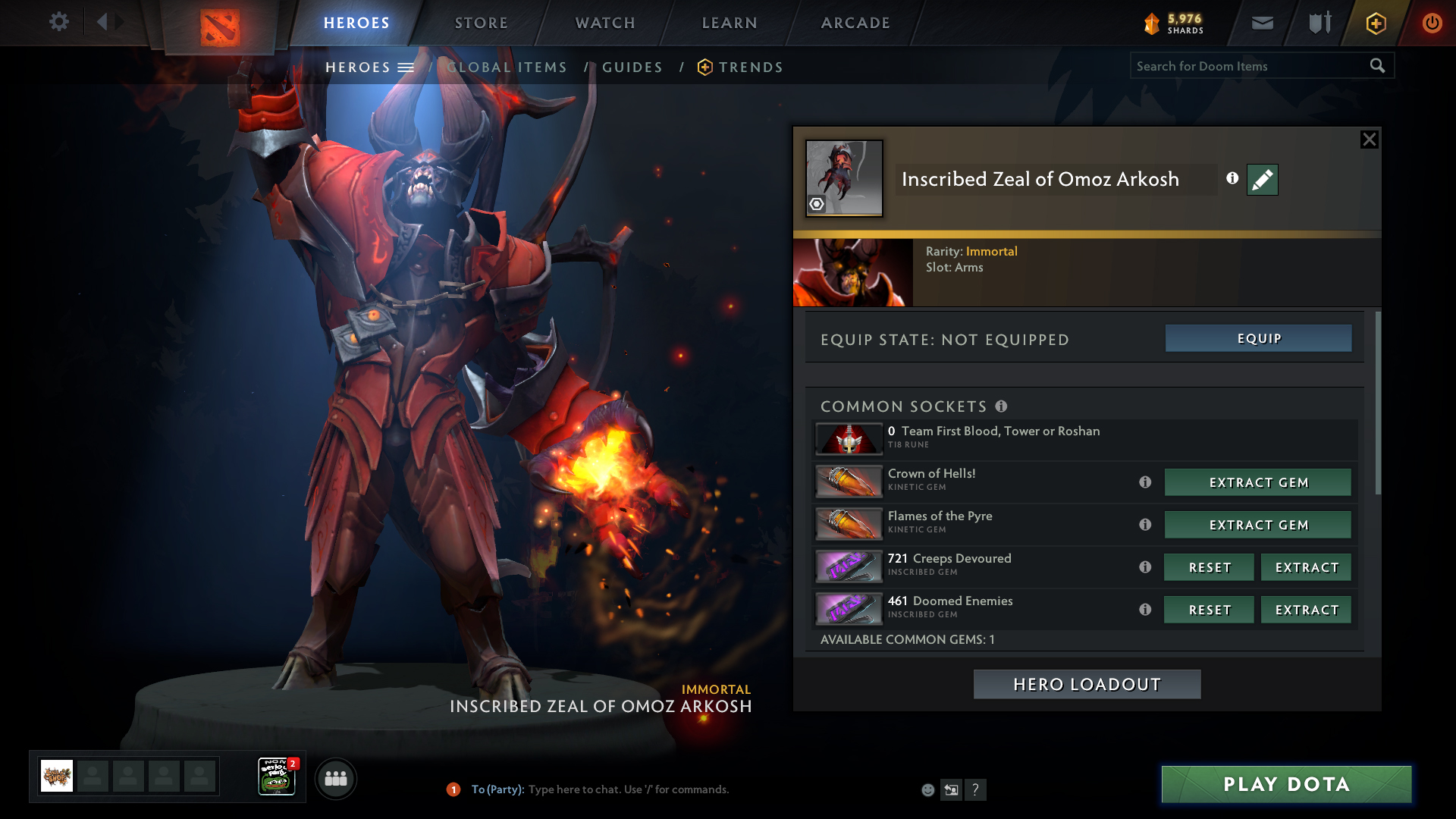Open the Hero Loadout
This screenshot has height=819, width=1456.
(1087, 684)
